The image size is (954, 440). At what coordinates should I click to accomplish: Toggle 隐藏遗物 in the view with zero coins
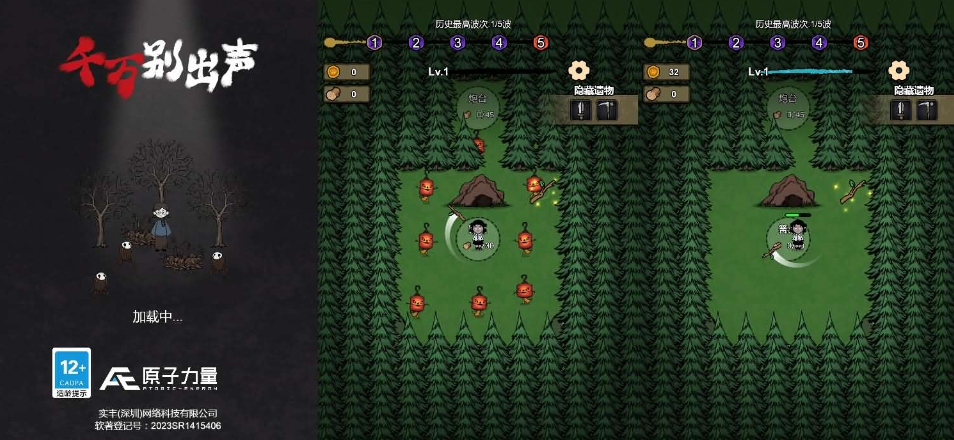tap(594, 90)
